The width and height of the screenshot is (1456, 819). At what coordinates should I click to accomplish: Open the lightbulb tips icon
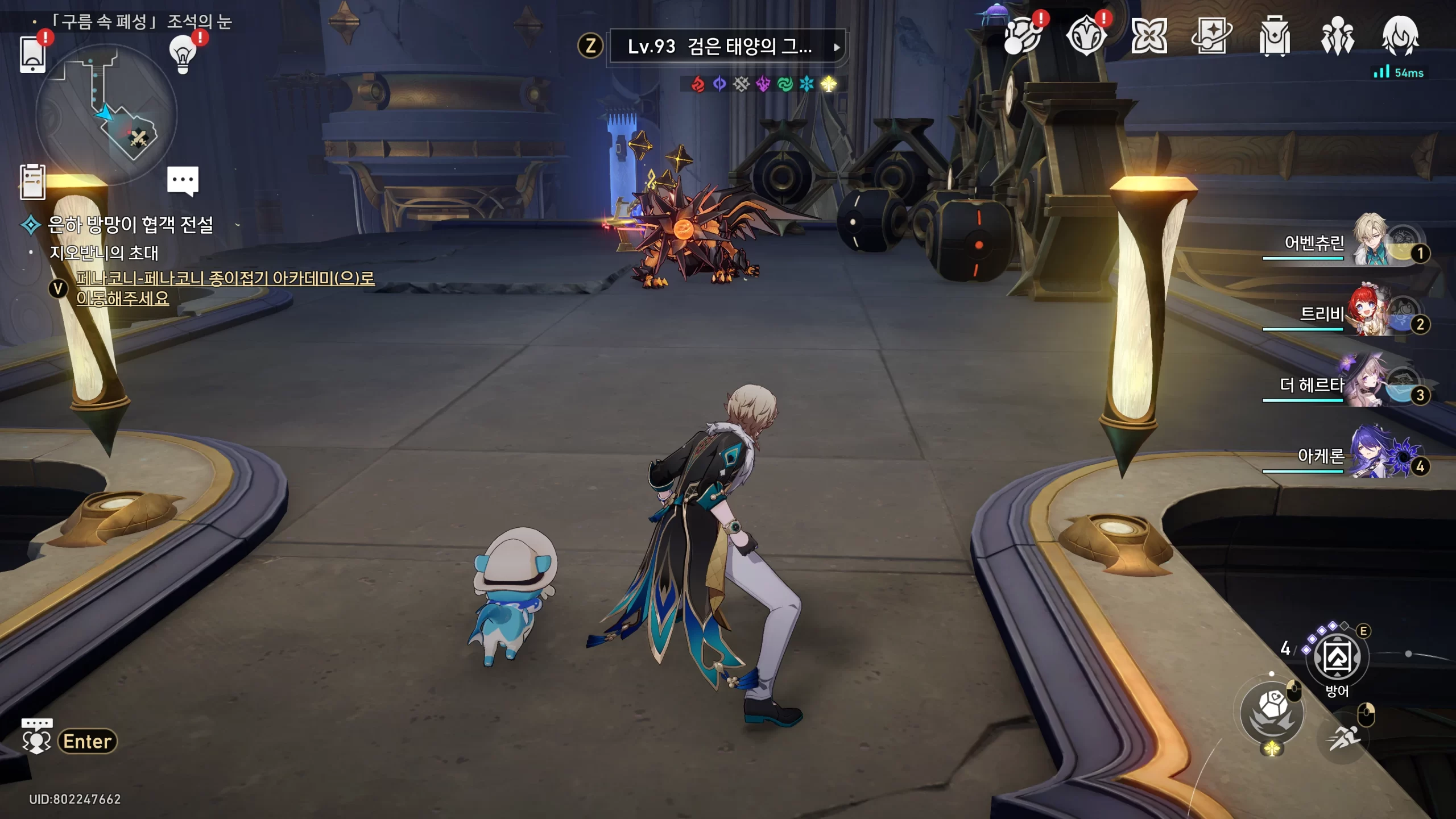[x=183, y=55]
